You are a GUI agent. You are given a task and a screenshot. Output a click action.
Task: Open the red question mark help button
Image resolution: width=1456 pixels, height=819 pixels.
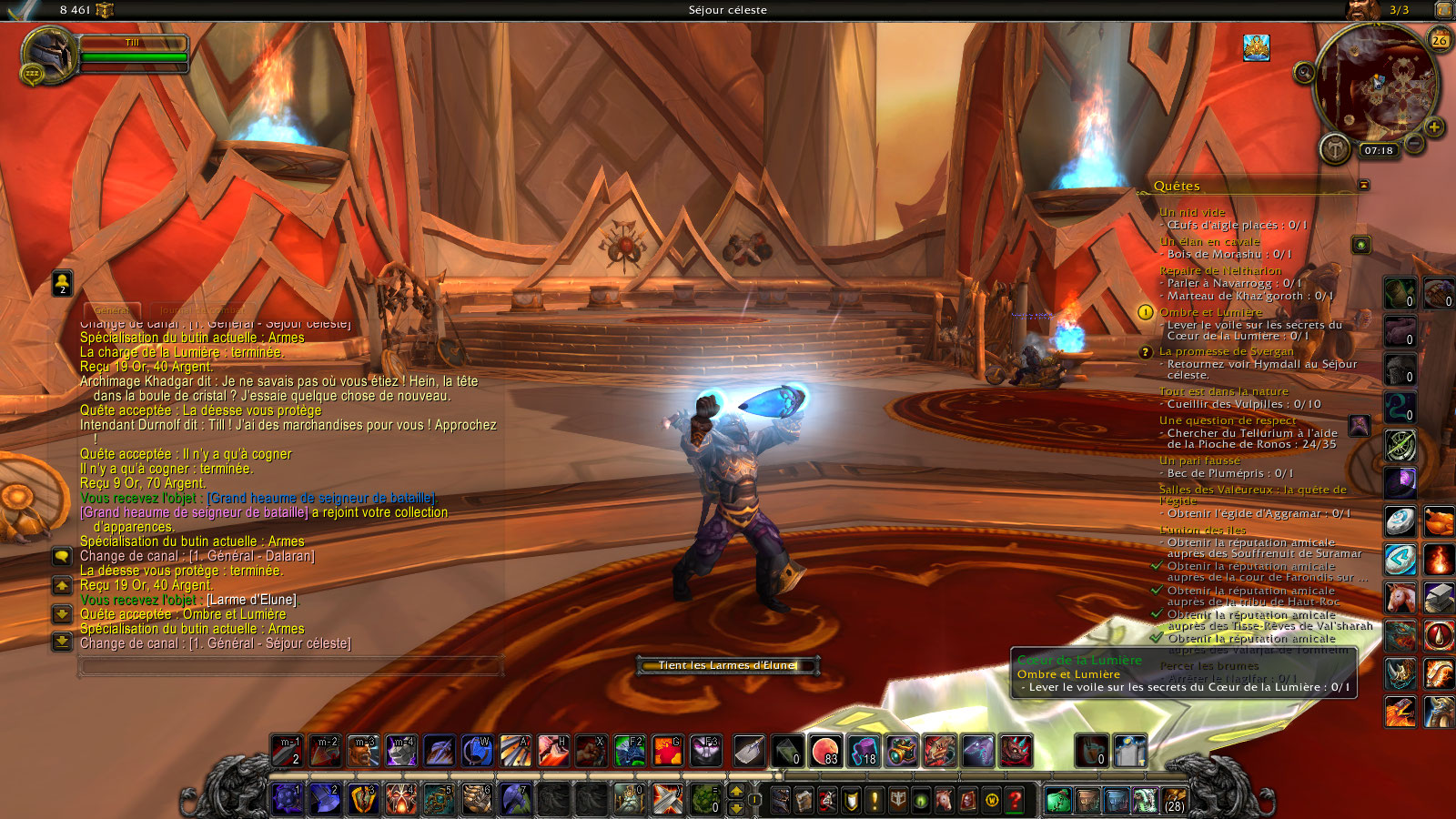pos(1015,801)
